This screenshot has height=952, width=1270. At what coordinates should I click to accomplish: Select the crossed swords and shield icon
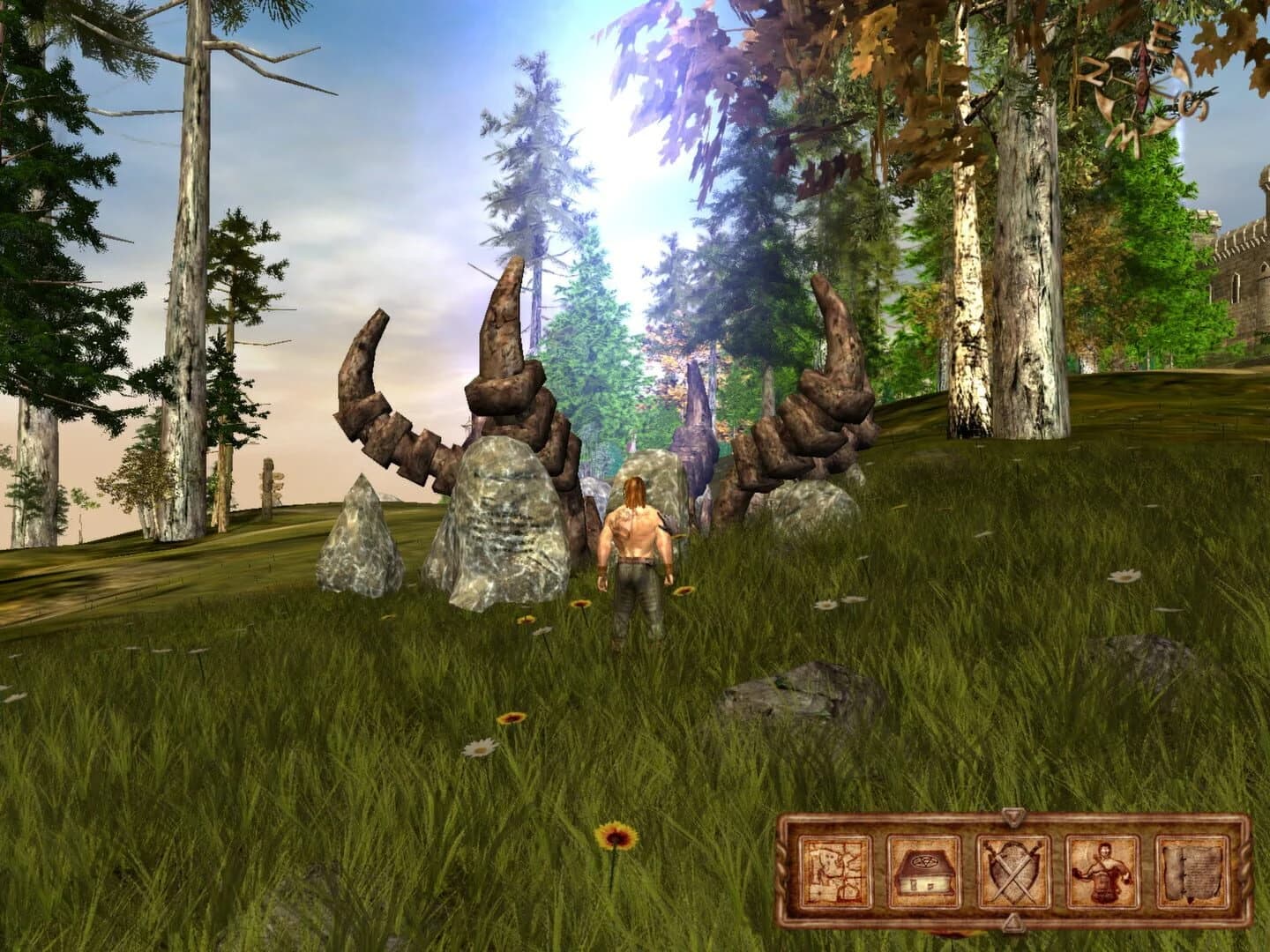coord(1010,871)
